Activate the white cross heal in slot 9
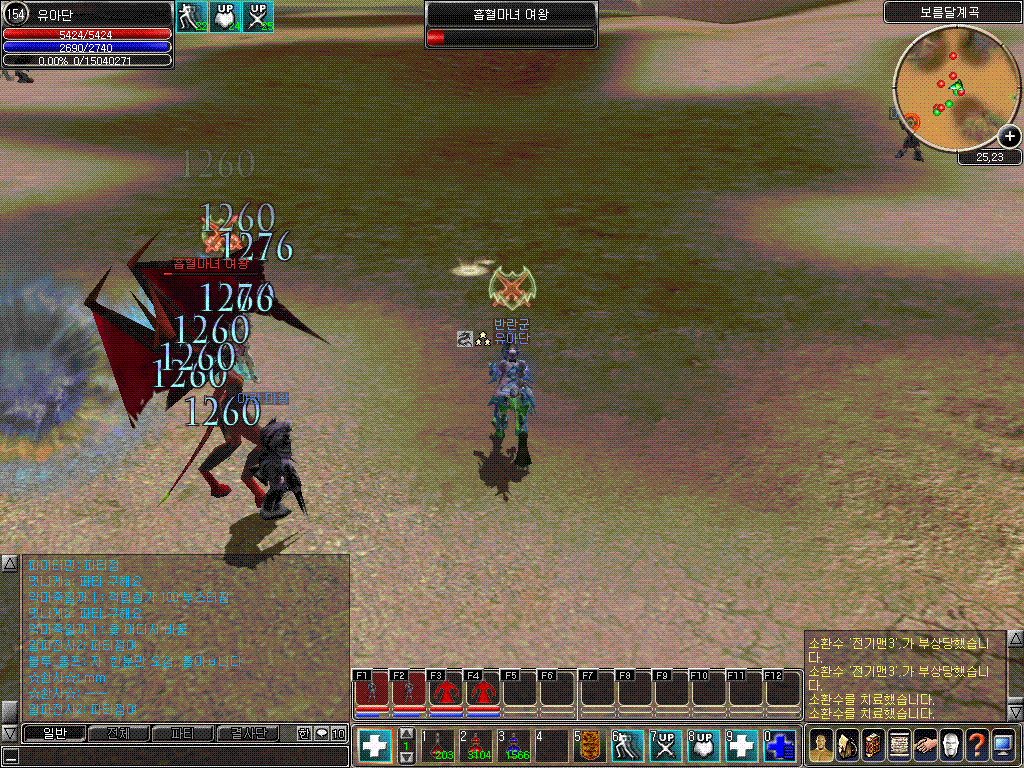This screenshot has height=768, width=1024. [741, 746]
